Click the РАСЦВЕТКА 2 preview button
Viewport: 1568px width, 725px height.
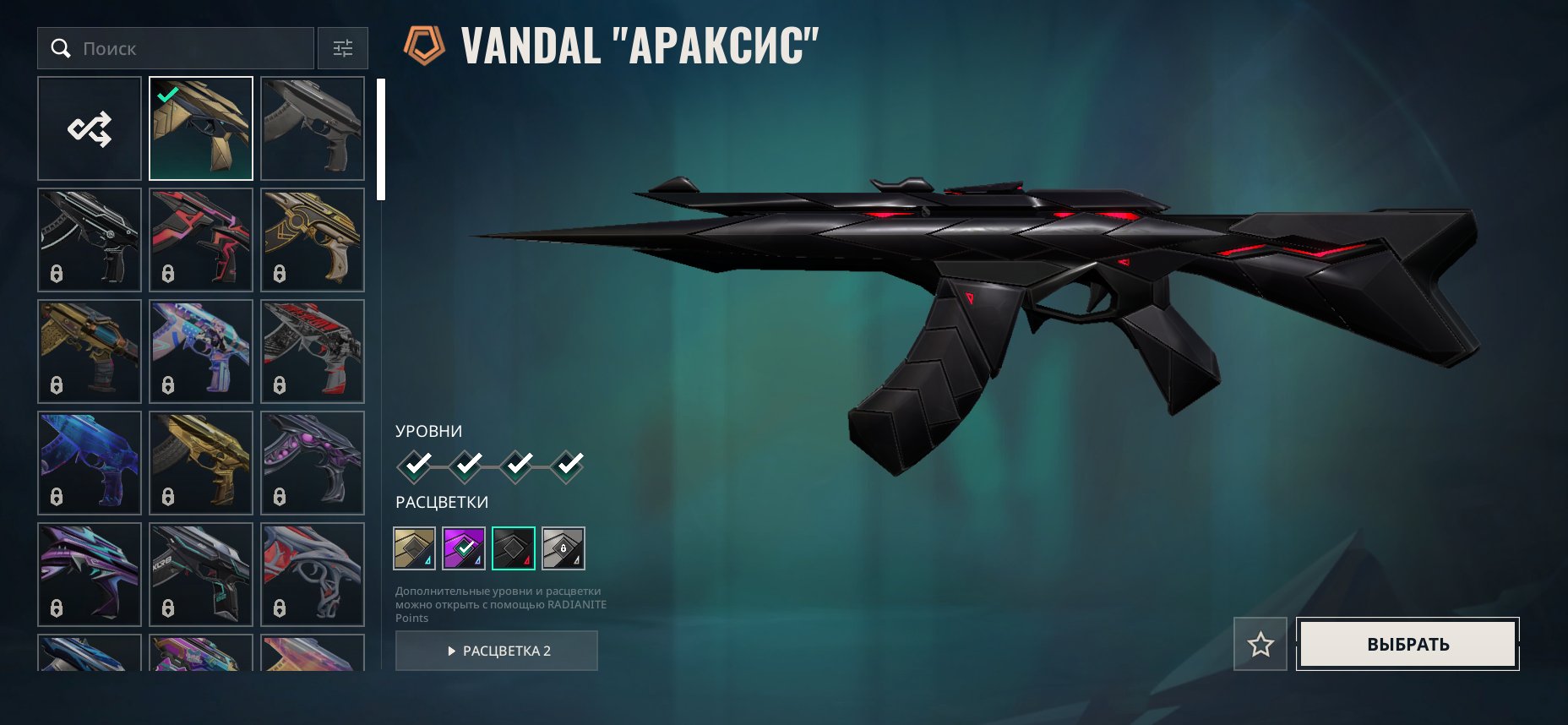[x=496, y=651]
